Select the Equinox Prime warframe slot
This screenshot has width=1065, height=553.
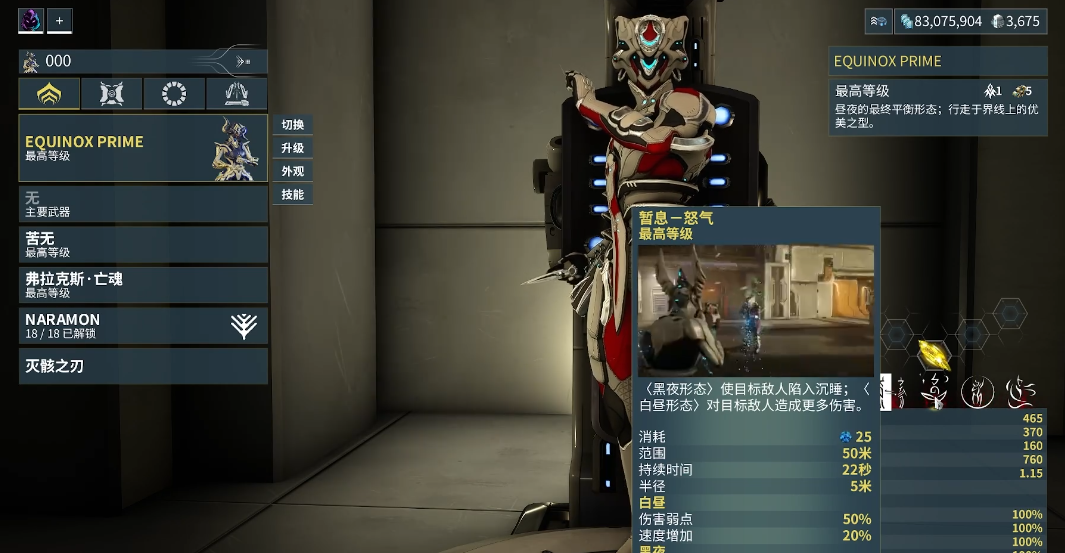[x=143, y=148]
